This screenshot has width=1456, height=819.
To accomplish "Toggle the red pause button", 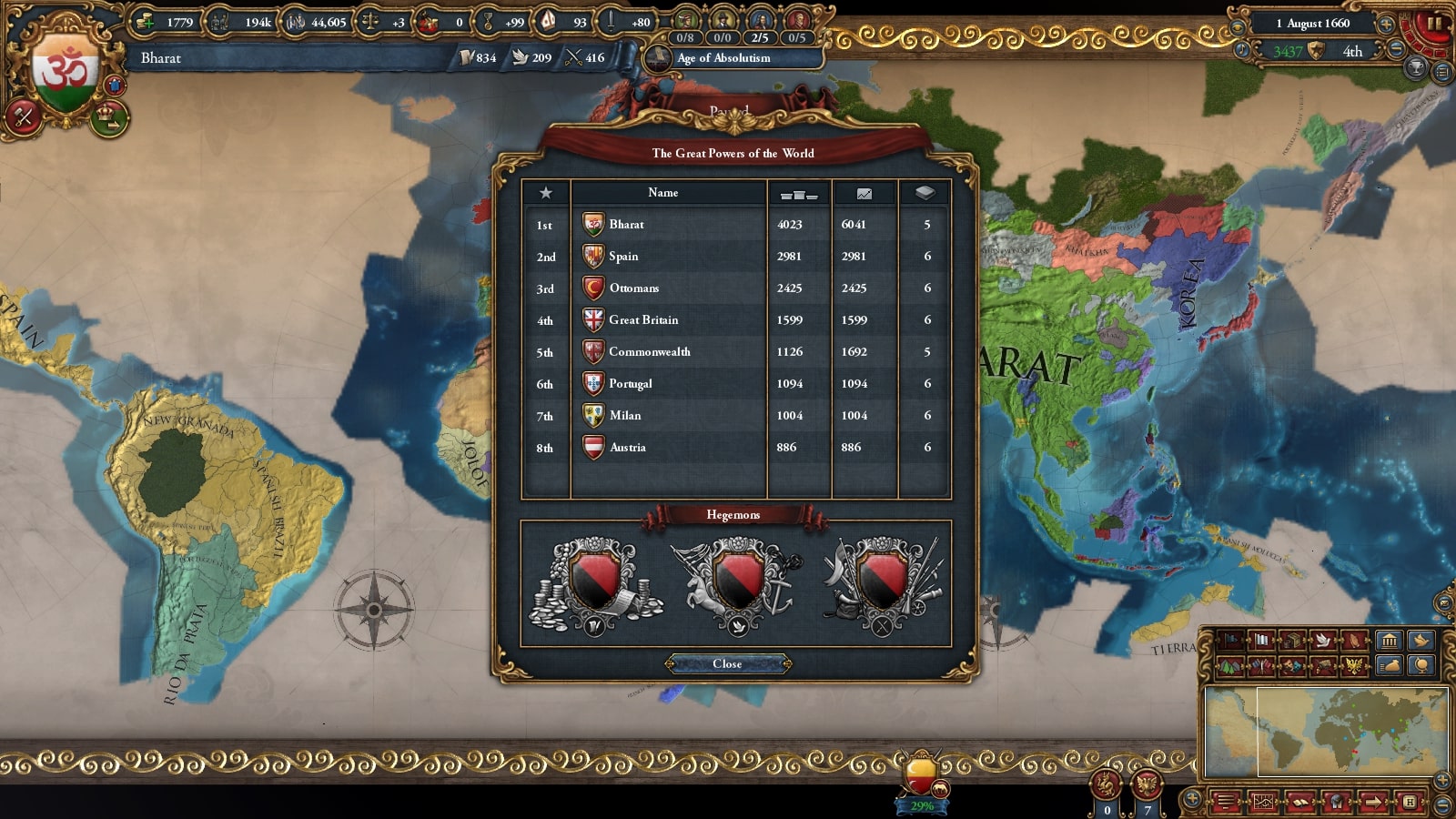I will pyautogui.click(x=1435, y=23).
